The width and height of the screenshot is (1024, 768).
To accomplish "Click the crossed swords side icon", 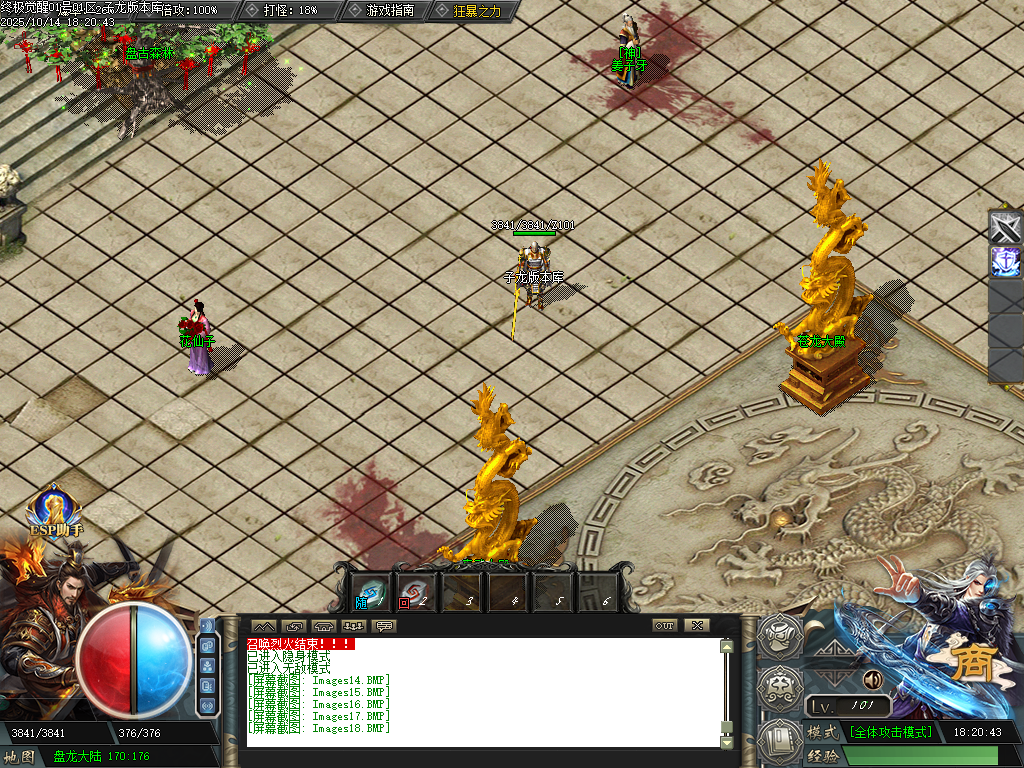I will coord(1005,227).
